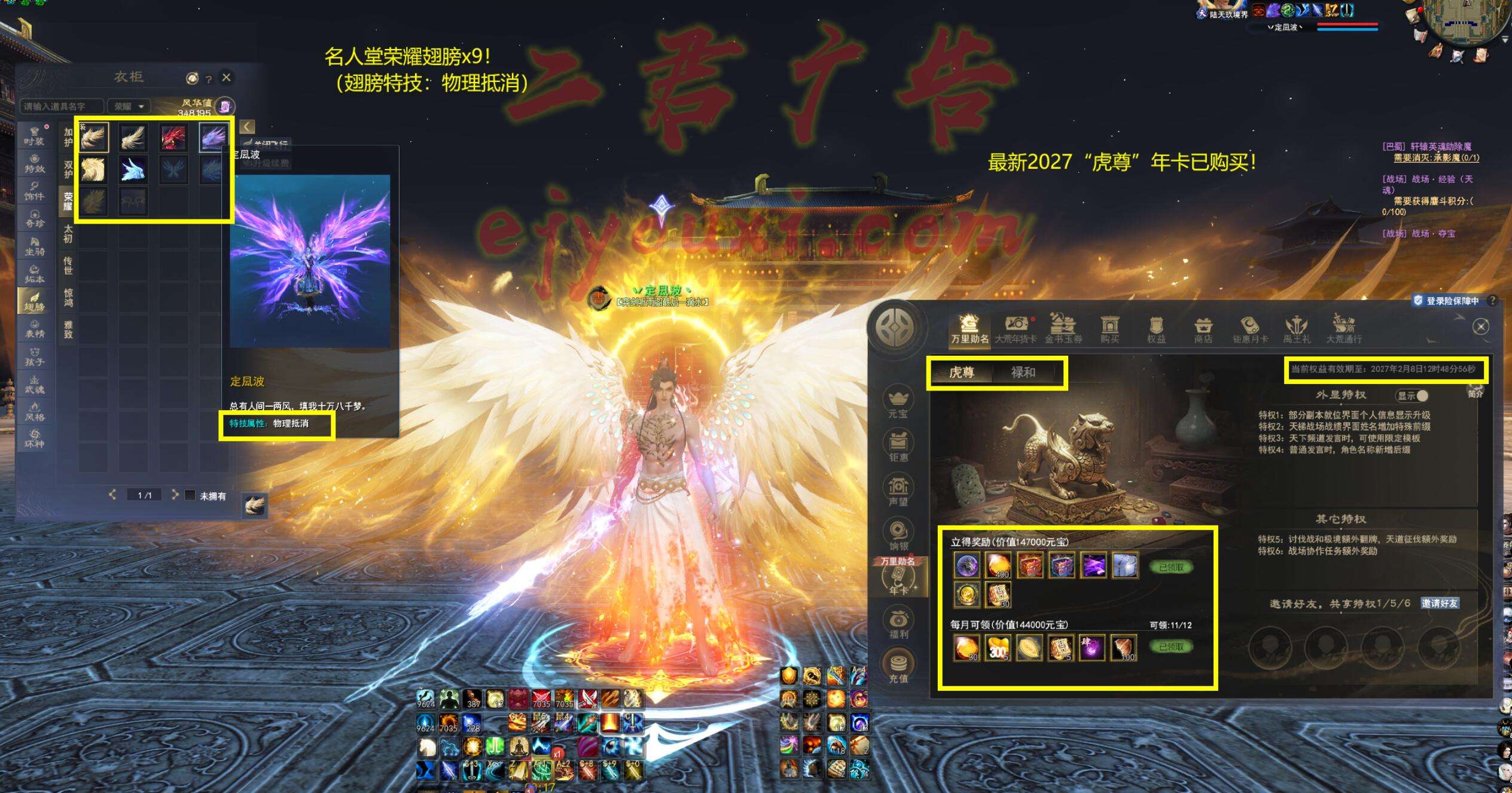Toggle the 未拥有 not-owned checkbox

[190, 495]
